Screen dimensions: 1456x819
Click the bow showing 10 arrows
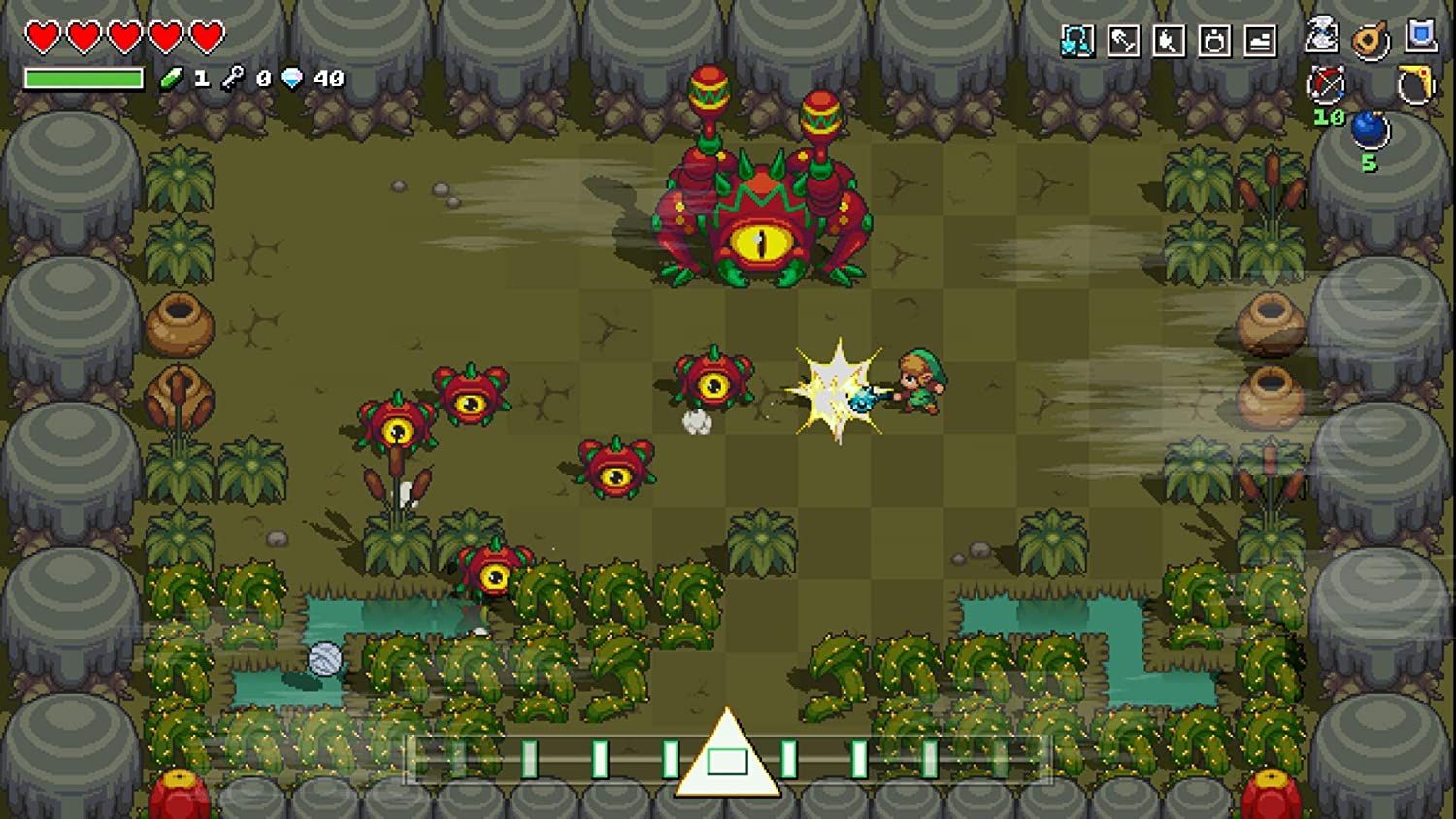pos(1327,85)
